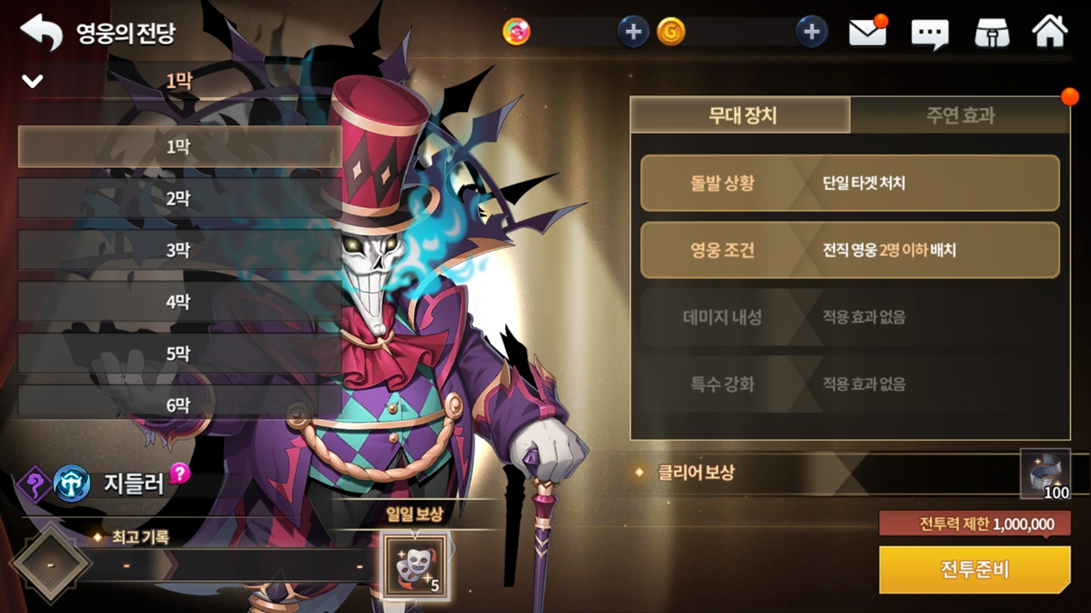Screen dimensions: 1091x613
Task: Select the 6막 stage row
Action: coord(179,405)
